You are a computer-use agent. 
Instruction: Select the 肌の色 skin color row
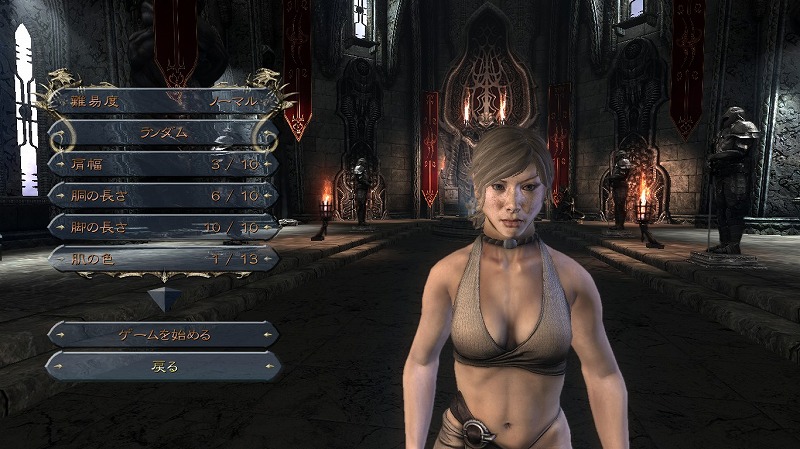(163, 258)
